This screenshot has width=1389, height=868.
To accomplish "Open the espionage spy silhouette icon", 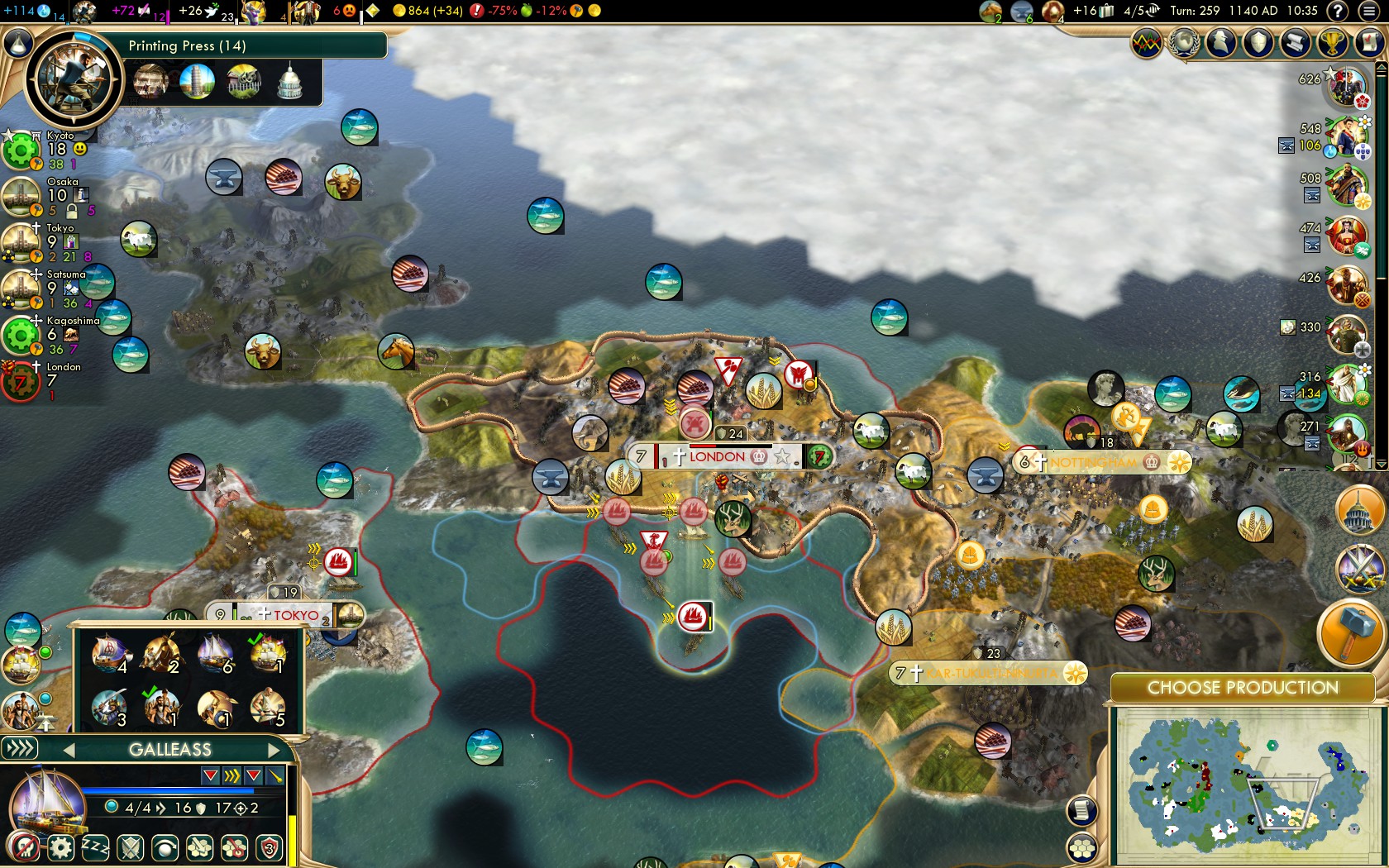I will coord(1221,43).
